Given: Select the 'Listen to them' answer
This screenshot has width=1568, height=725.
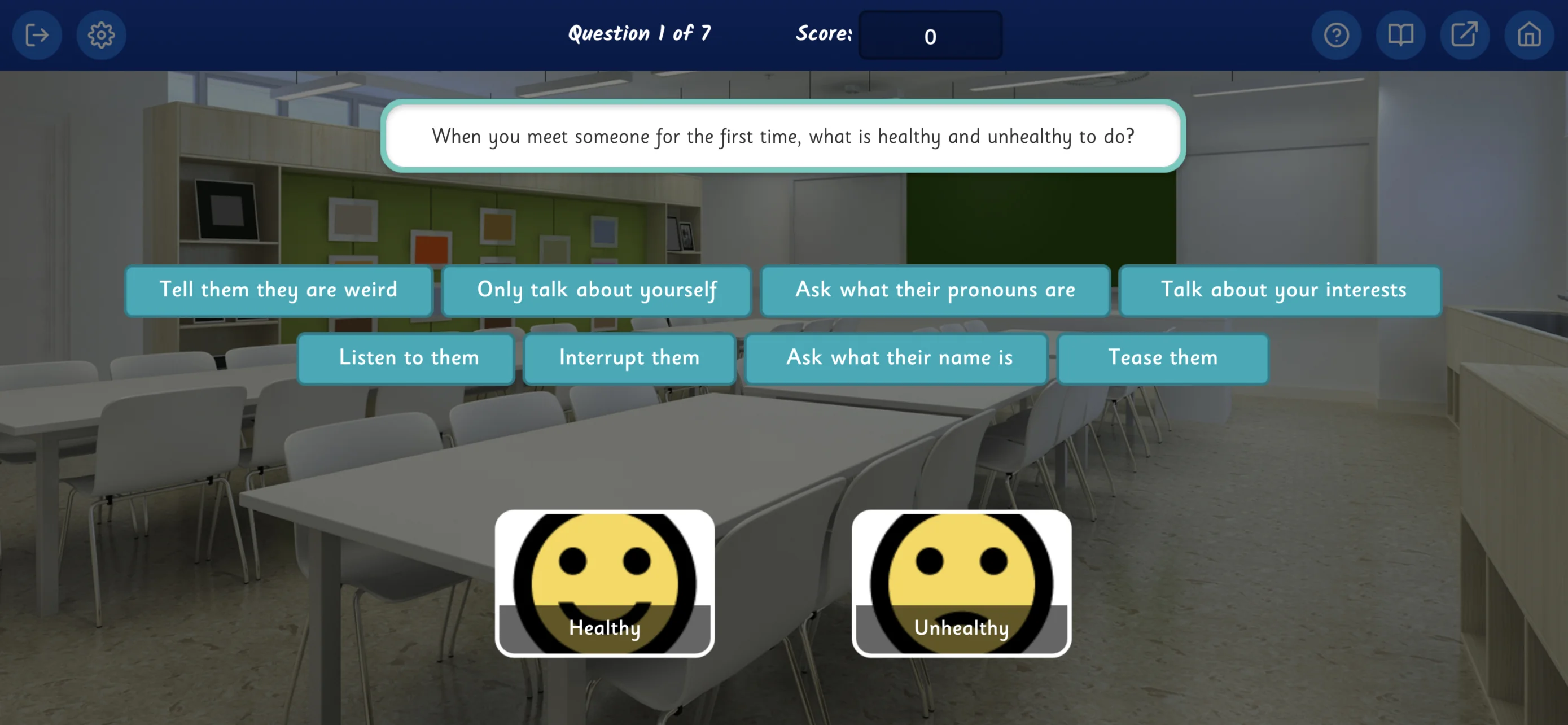Looking at the screenshot, I should click(x=406, y=358).
